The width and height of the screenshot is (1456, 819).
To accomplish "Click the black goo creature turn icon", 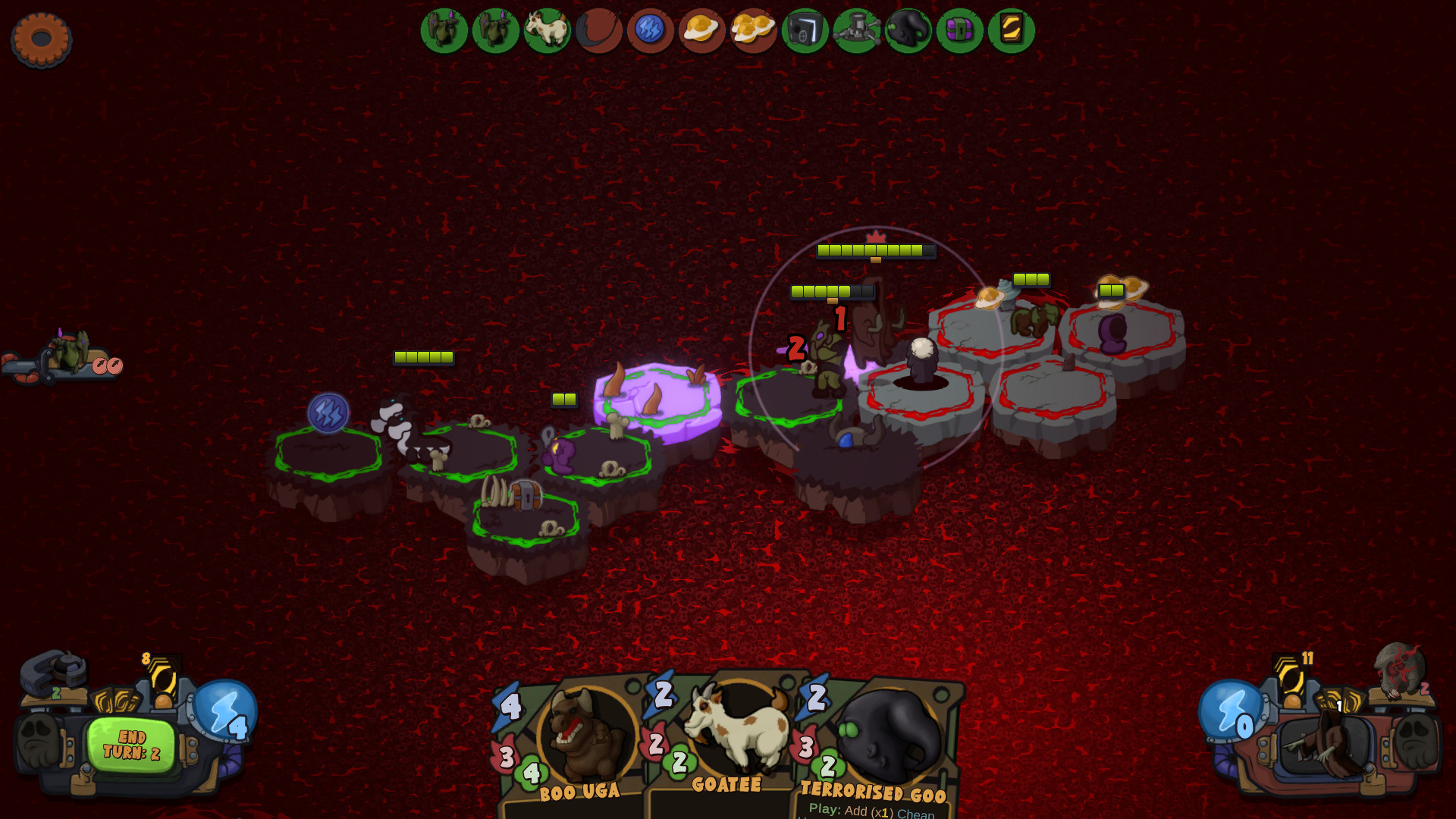I will [908, 30].
